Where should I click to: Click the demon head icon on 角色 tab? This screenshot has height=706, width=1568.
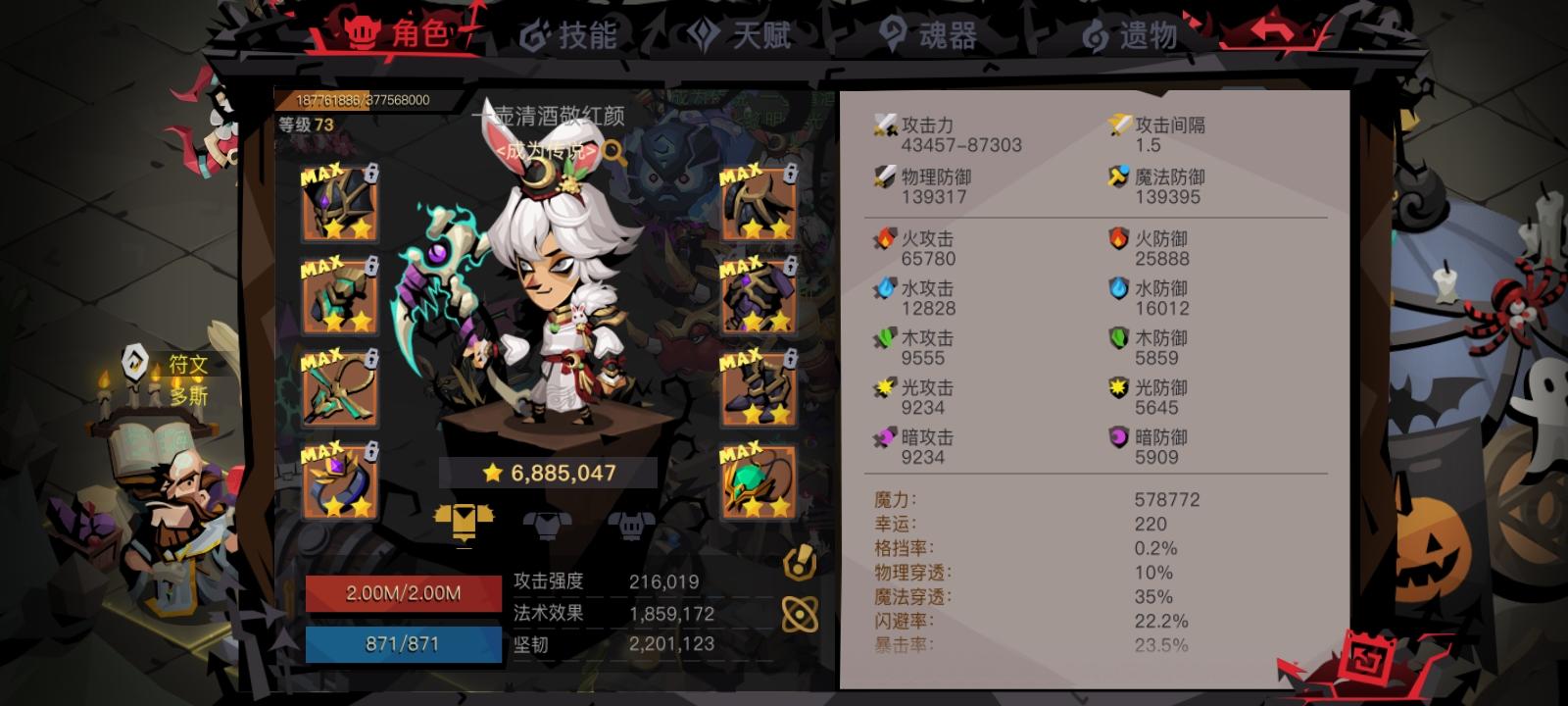click(x=364, y=31)
